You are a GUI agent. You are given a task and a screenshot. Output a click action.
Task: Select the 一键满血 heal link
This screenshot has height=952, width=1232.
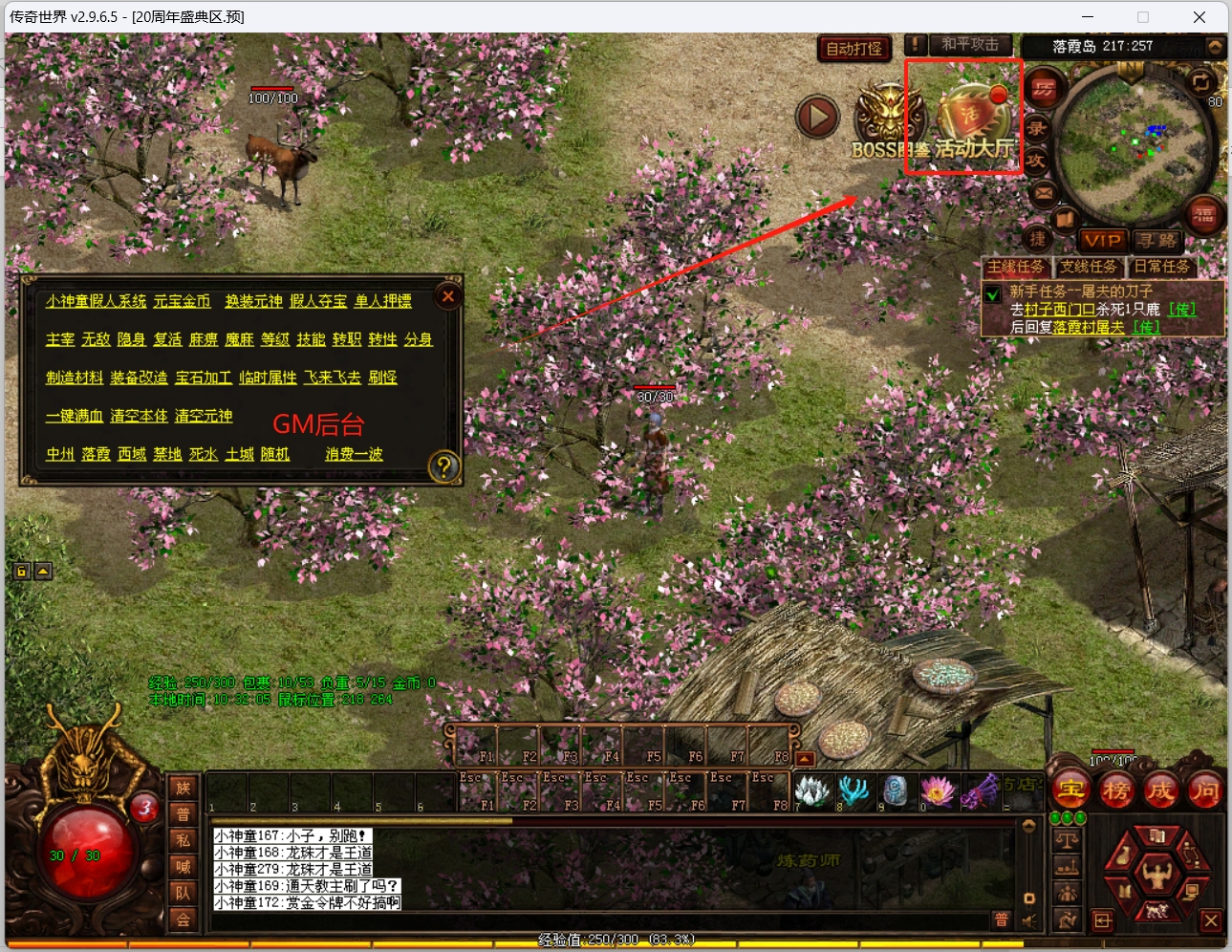[x=75, y=416]
